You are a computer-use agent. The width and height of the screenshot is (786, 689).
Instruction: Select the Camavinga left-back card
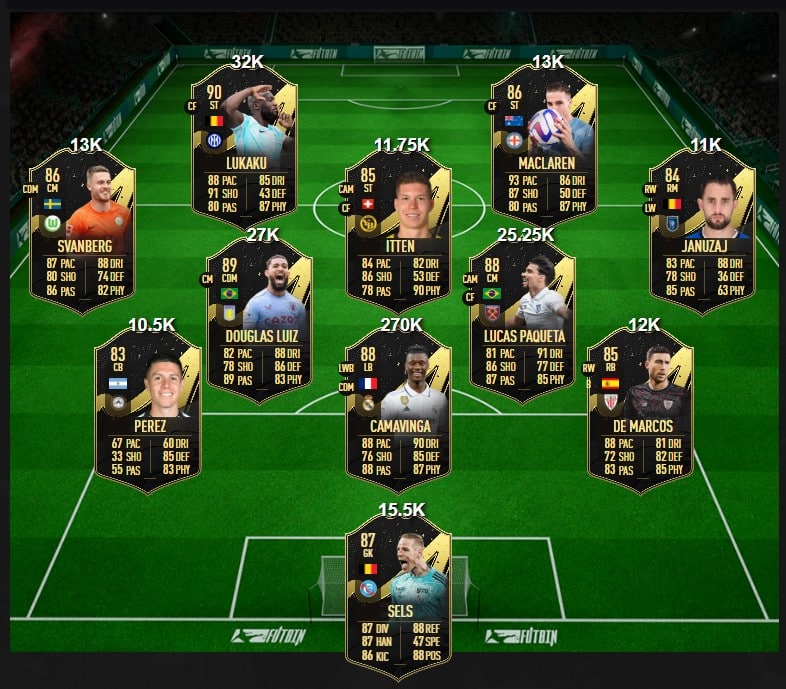[398, 410]
